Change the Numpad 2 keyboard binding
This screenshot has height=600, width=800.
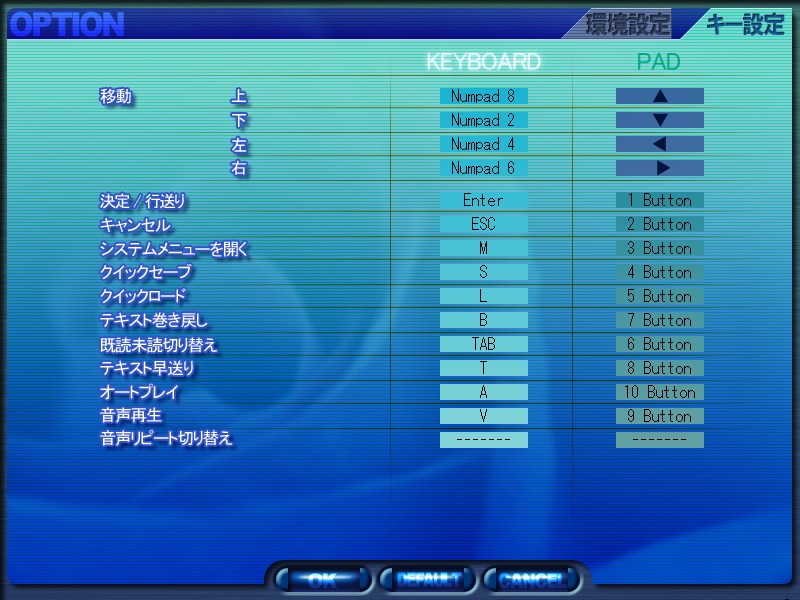pyautogui.click(x=483, y=120)
